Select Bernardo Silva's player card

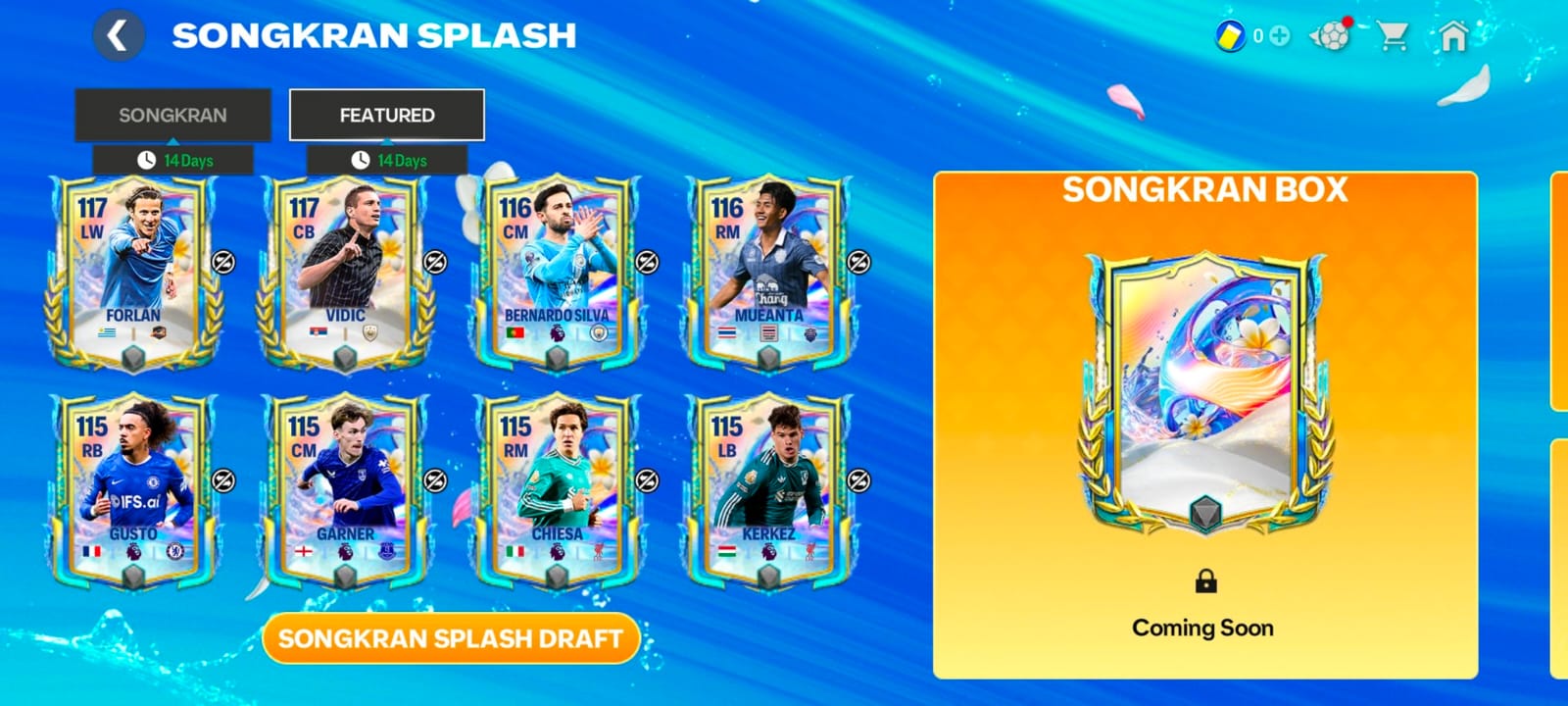(x=554, y=265)
